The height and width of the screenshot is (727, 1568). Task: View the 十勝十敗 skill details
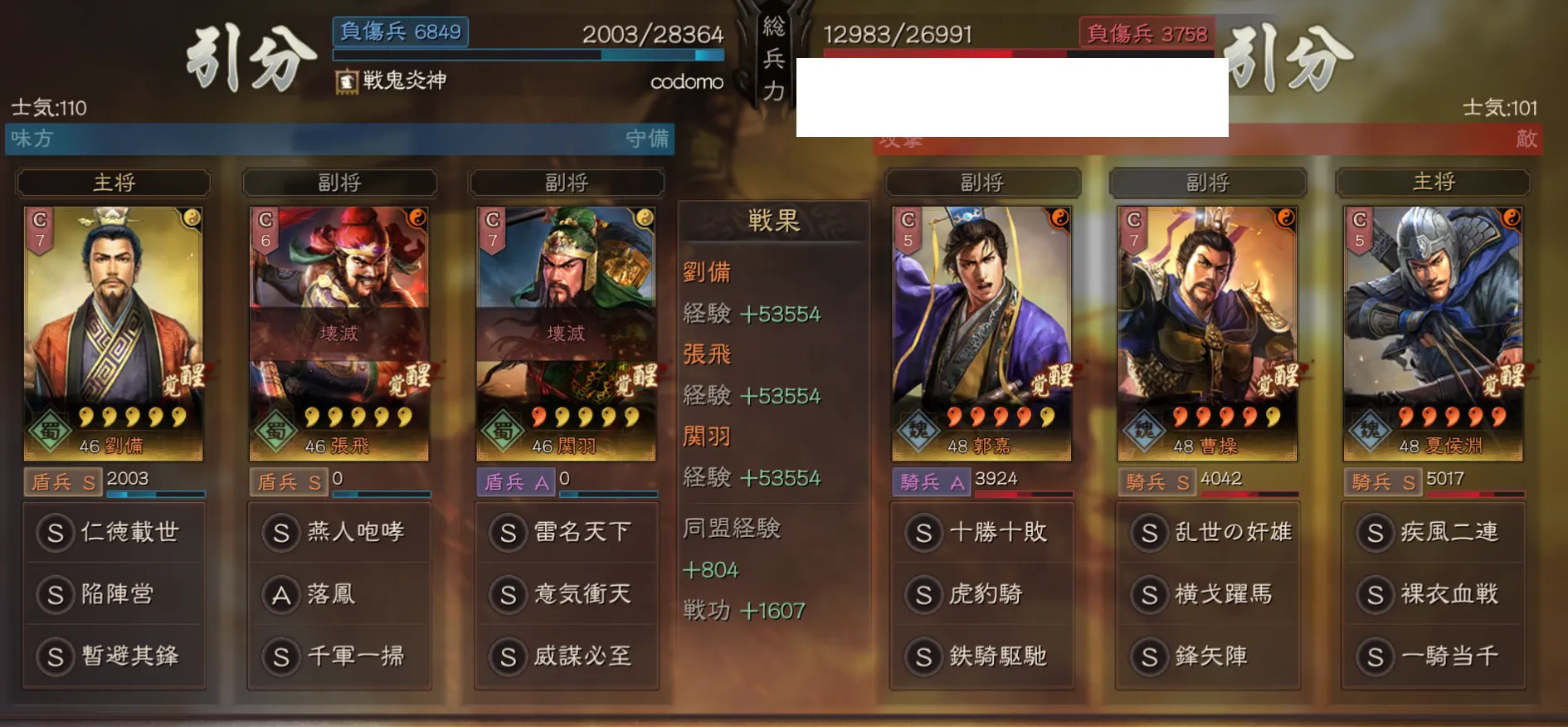(x=981, y=532)
